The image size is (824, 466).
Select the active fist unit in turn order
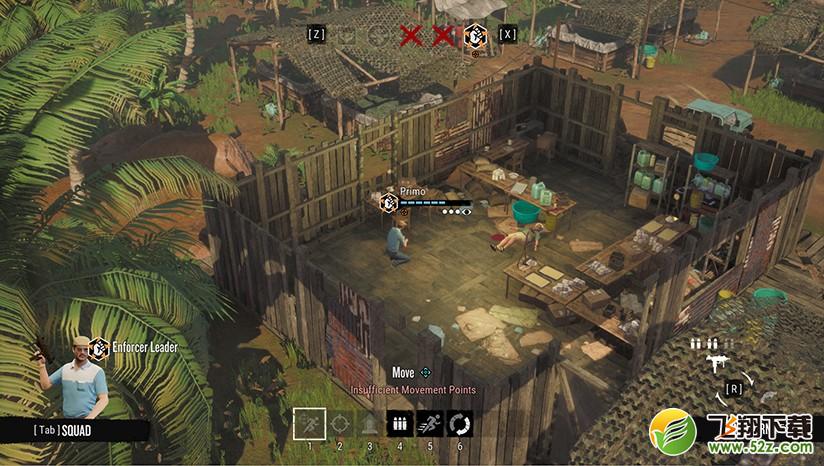coord(475,35)
